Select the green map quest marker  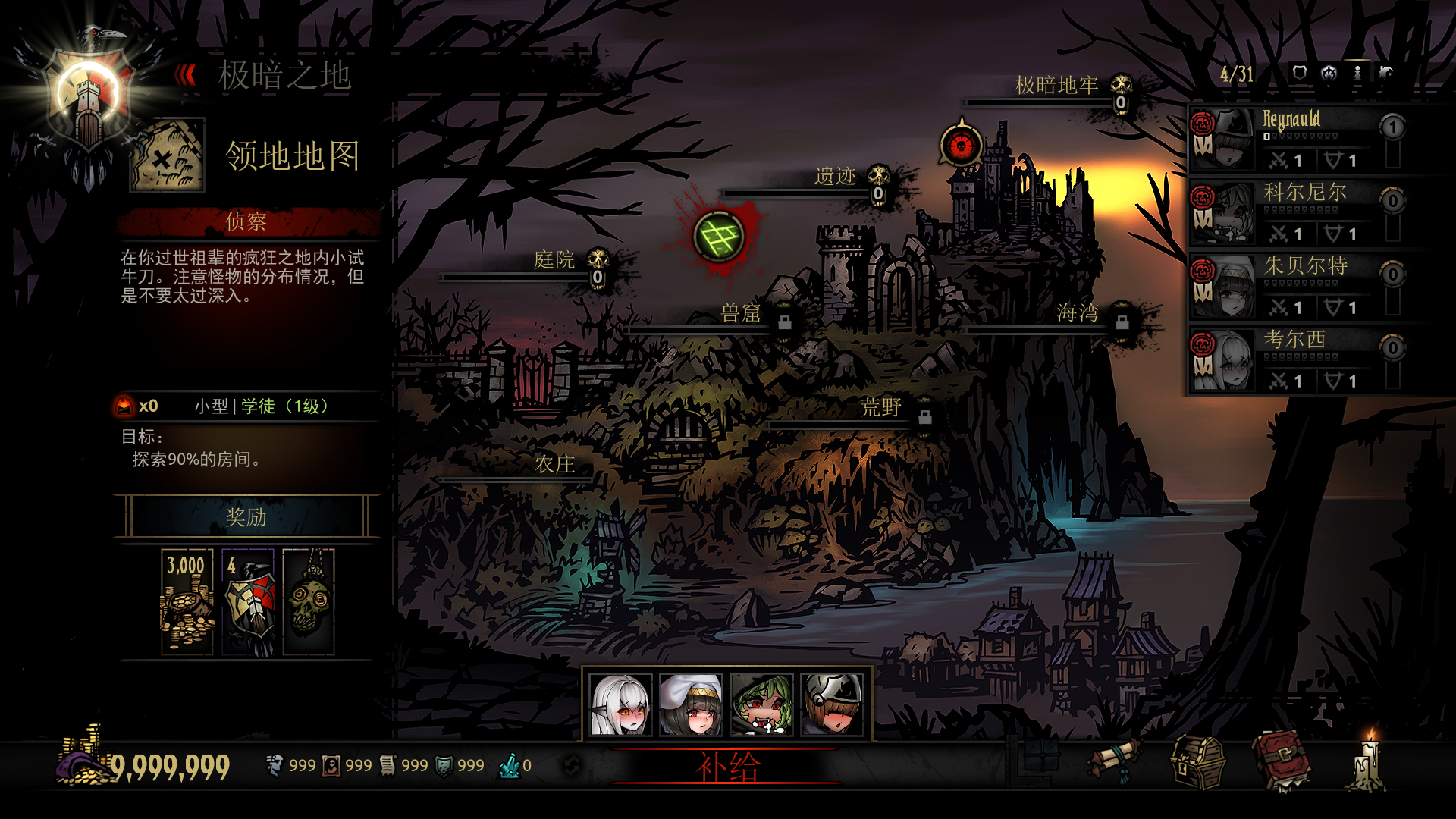click(x=719, y=237)
